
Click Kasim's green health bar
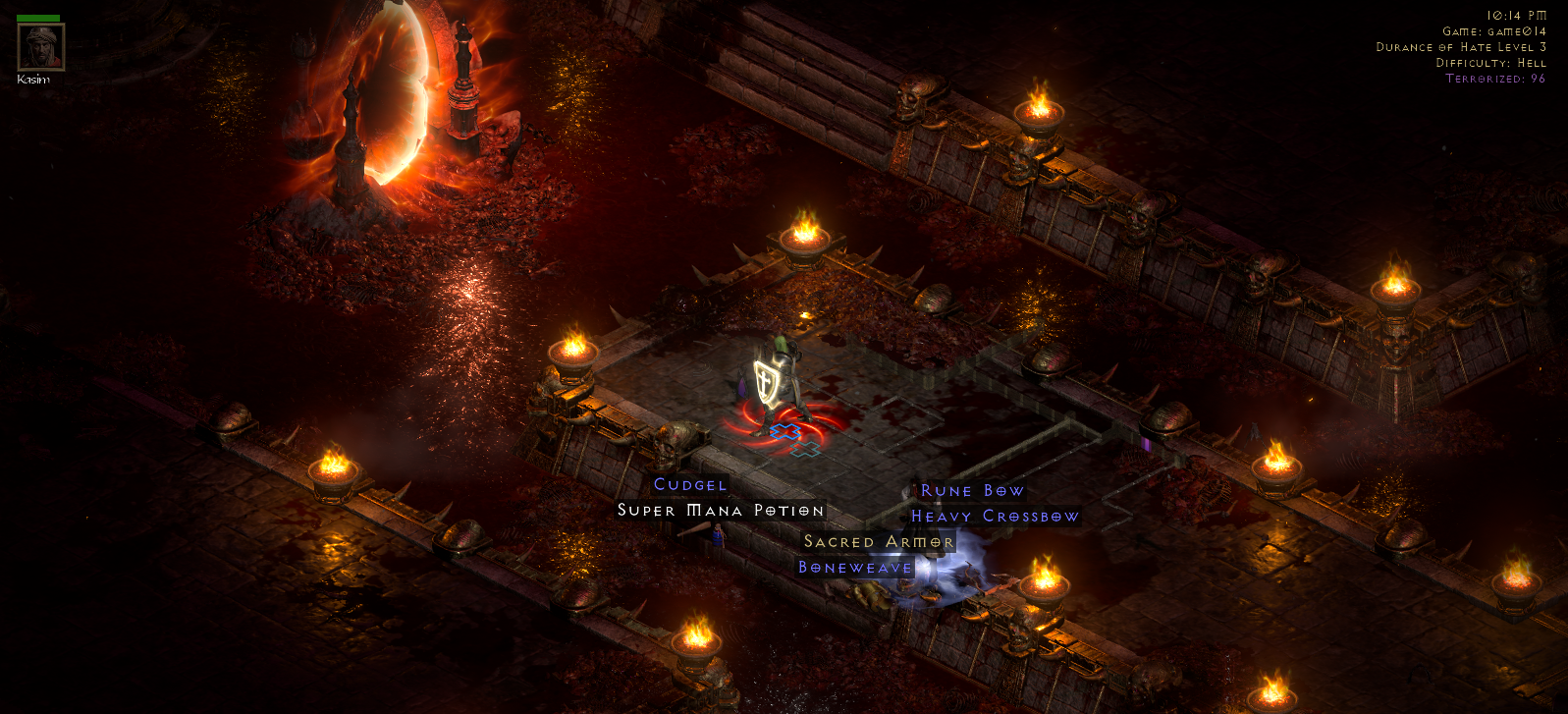[x=40, y=16]
